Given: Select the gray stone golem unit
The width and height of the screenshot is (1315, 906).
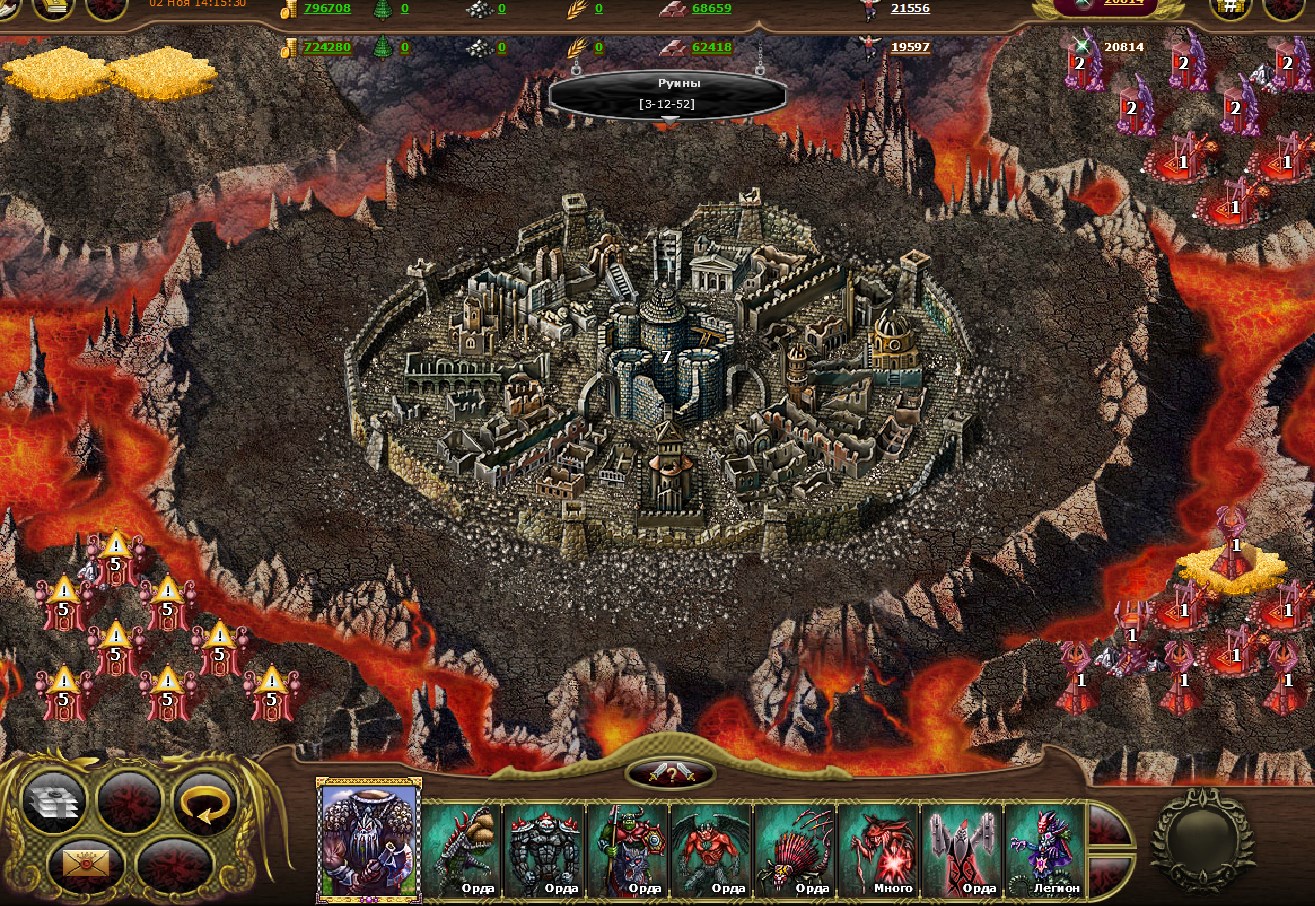Looking at the screenshot, I should 545,849.
